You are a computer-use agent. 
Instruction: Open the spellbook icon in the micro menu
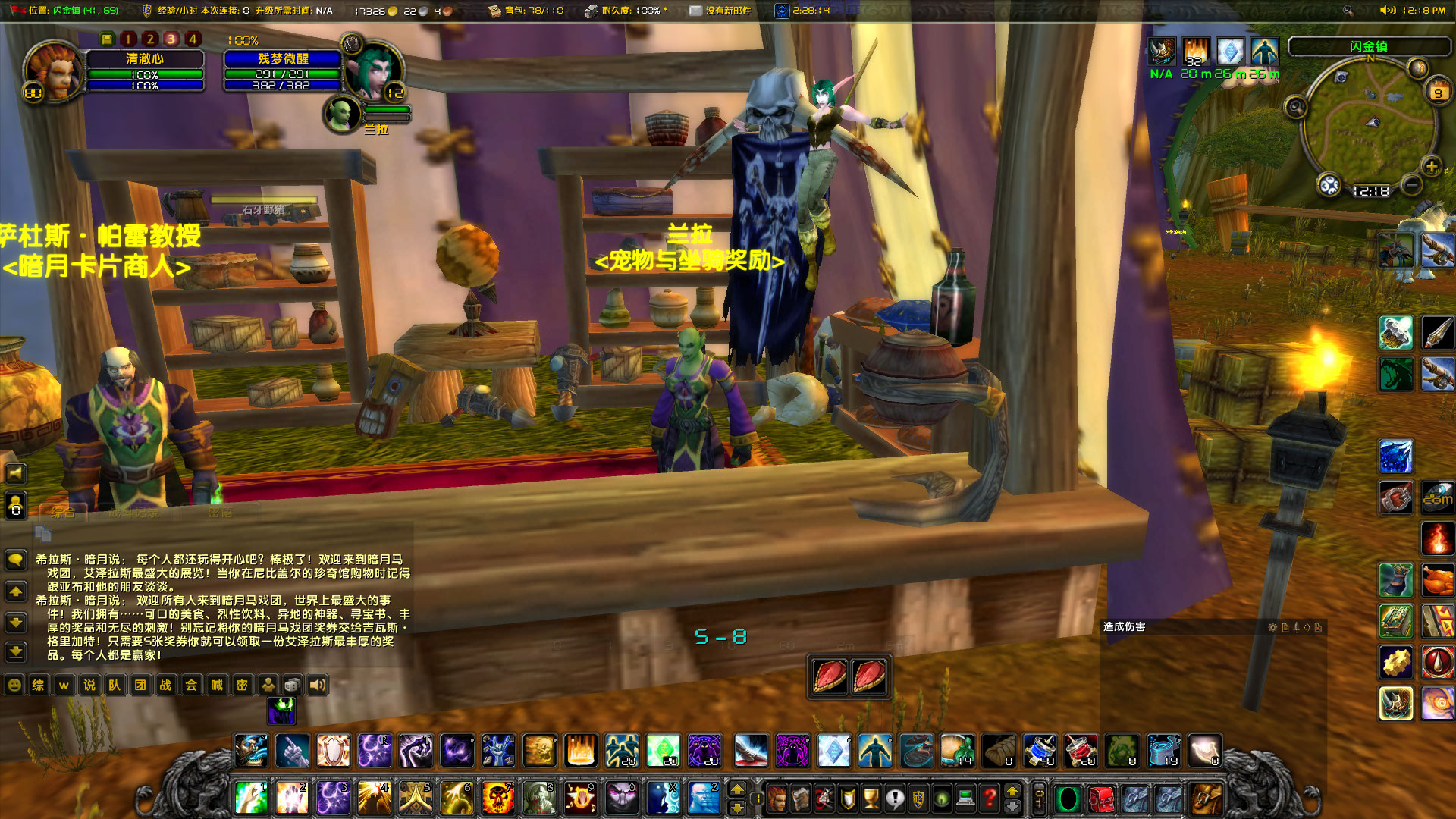(x=801, y=799)
